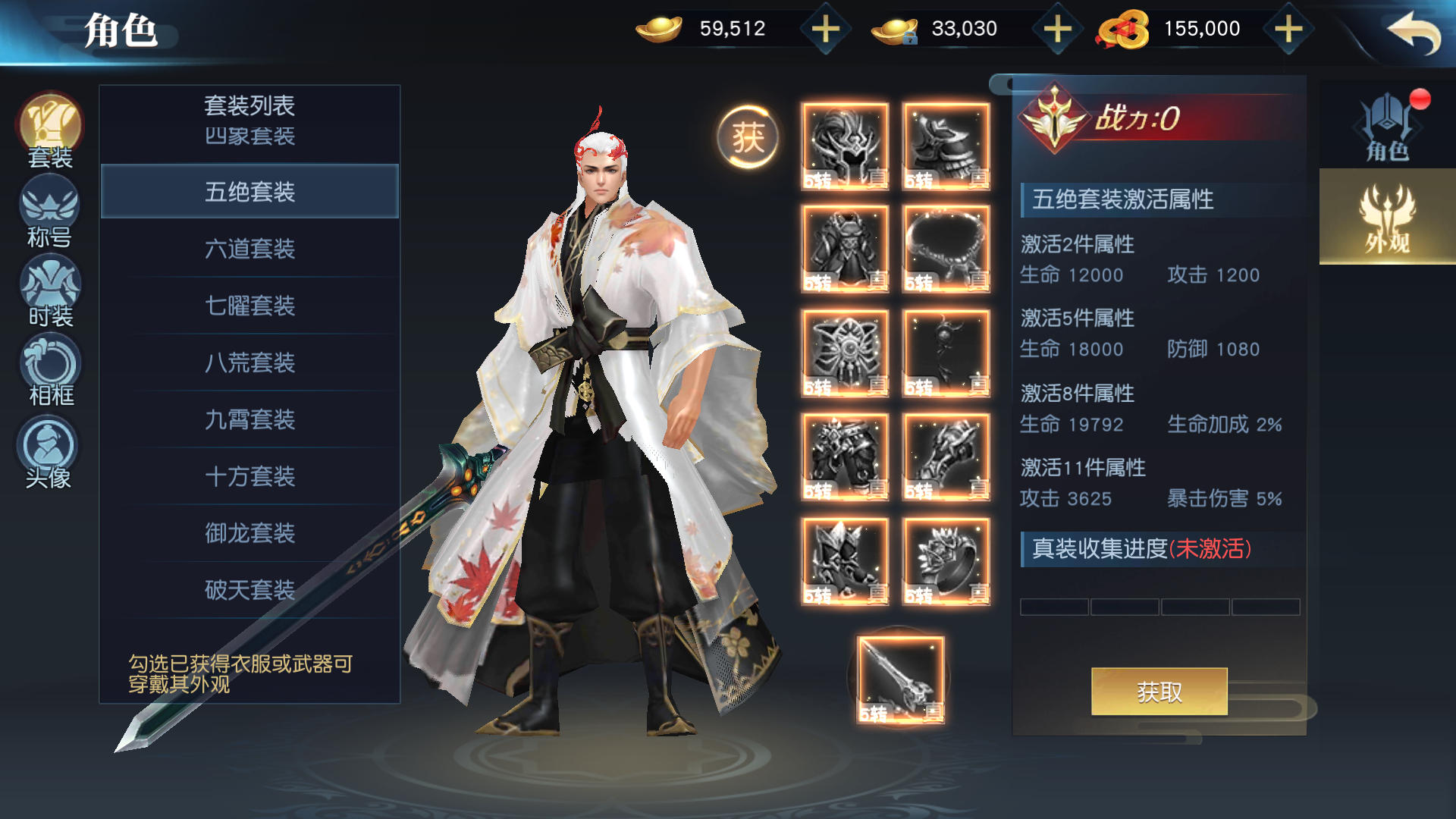Go back with the return arrow
Viewport: 1456px width, 819px height.
(x=1414, y=33)
